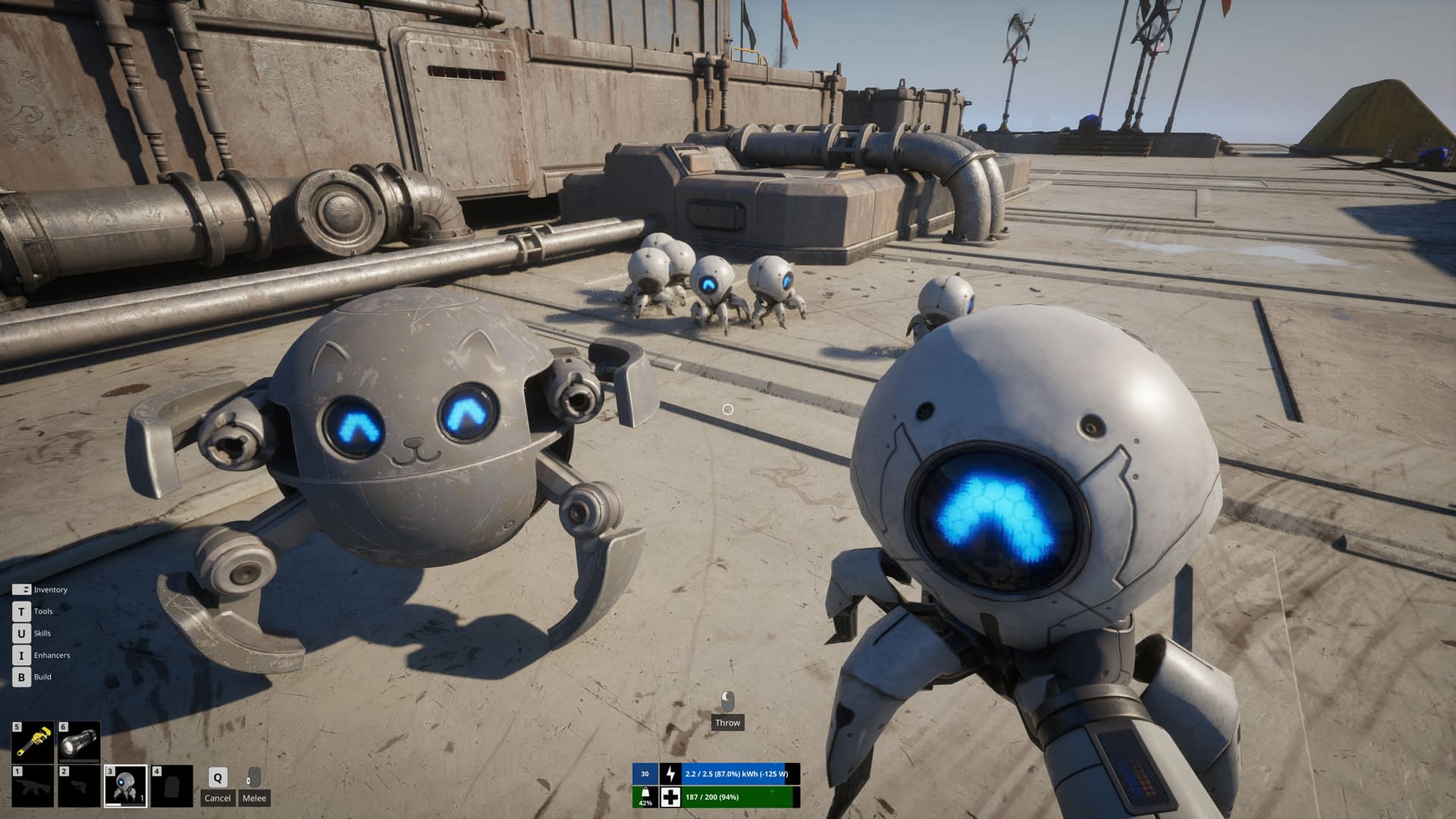
Task: Select the yellow pipe wrench slot
Action: 33,742
